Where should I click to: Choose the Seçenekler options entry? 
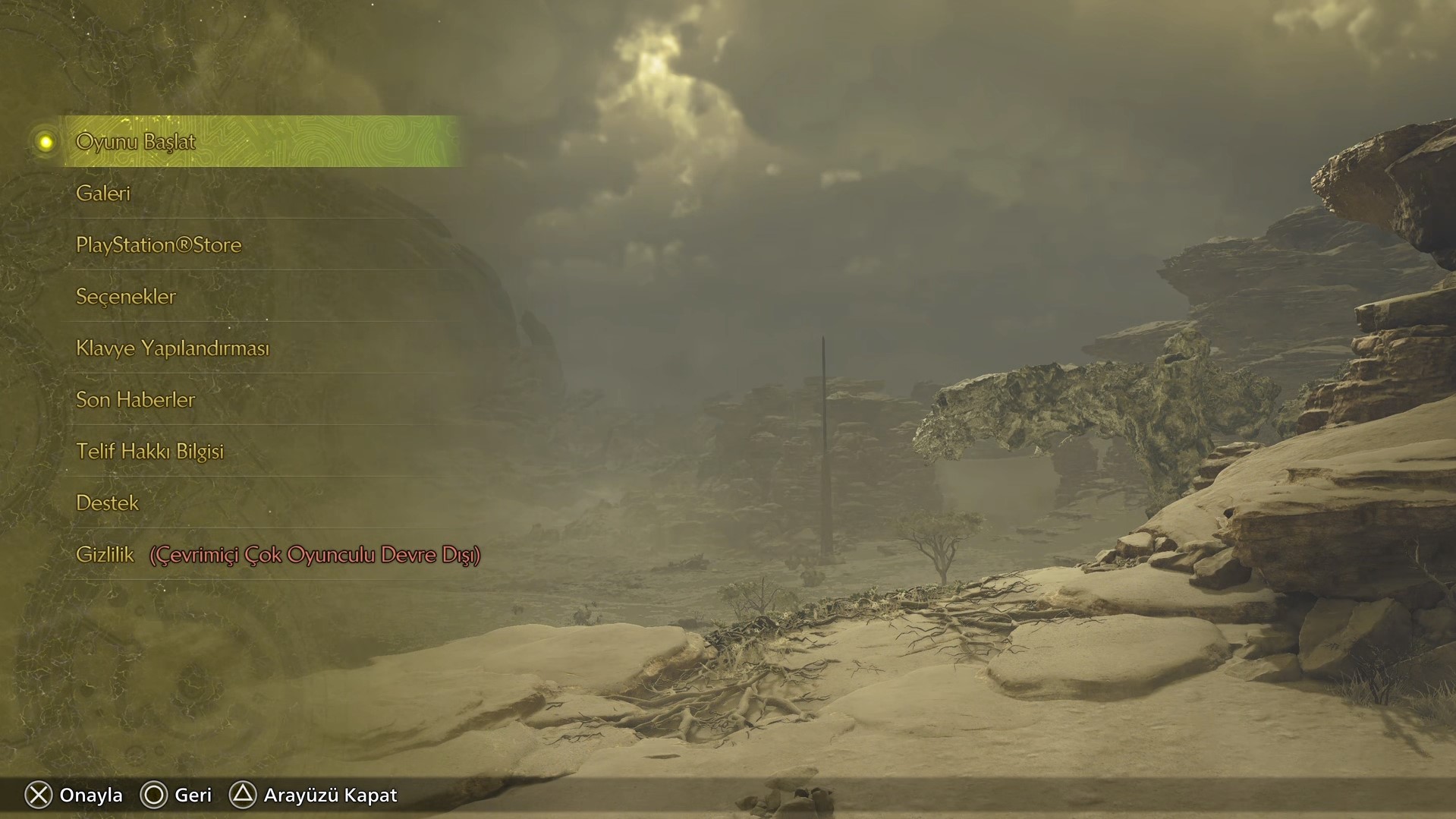click(126, 297)
